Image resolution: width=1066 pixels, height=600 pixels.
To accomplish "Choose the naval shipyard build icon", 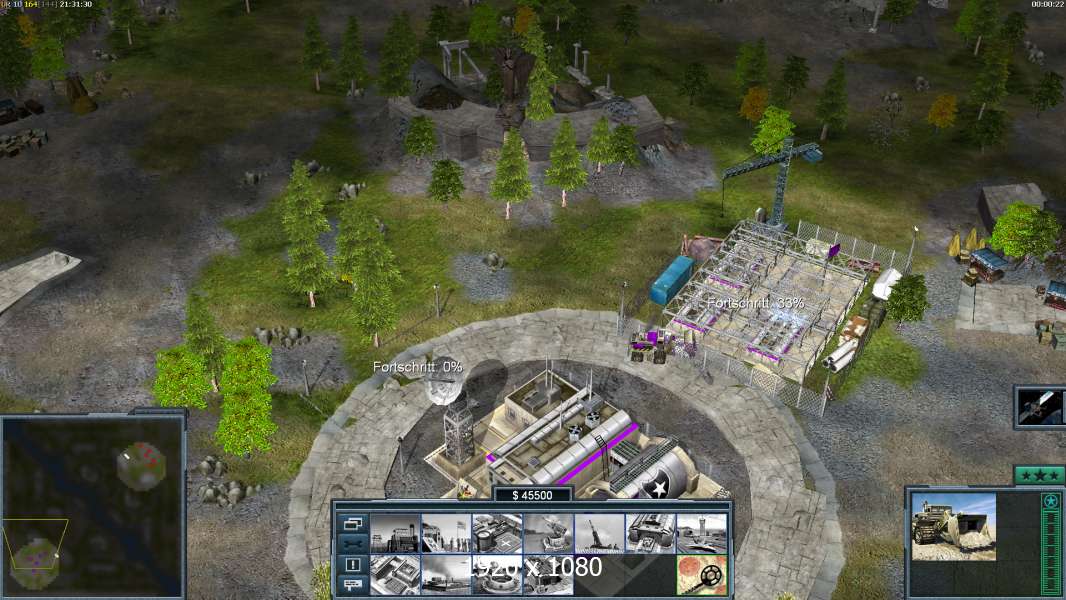I will [x=446, y=575].
